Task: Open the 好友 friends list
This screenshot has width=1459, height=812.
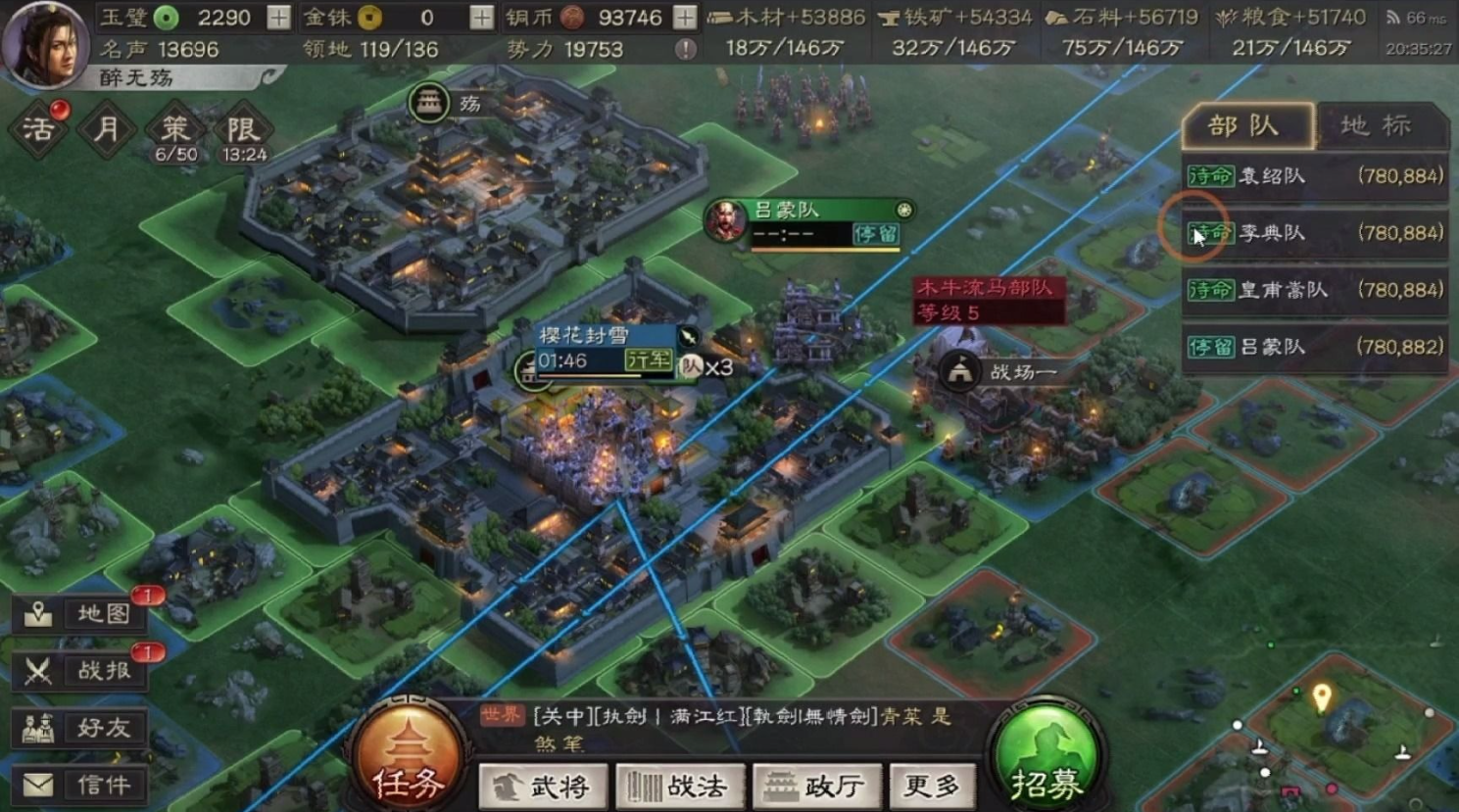Action: click(78, 728)
